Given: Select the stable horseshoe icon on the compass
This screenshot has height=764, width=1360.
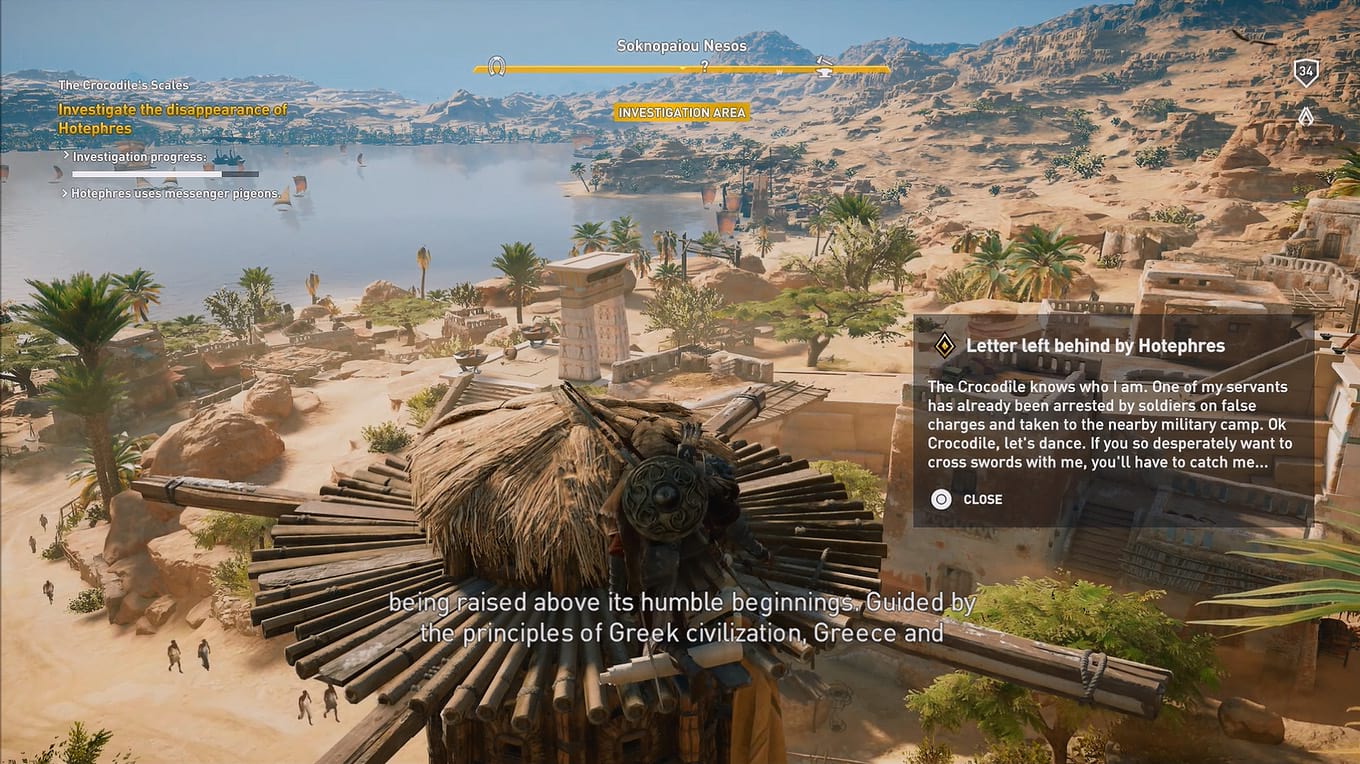Looking at the screenshot, I should pos(496,68).
